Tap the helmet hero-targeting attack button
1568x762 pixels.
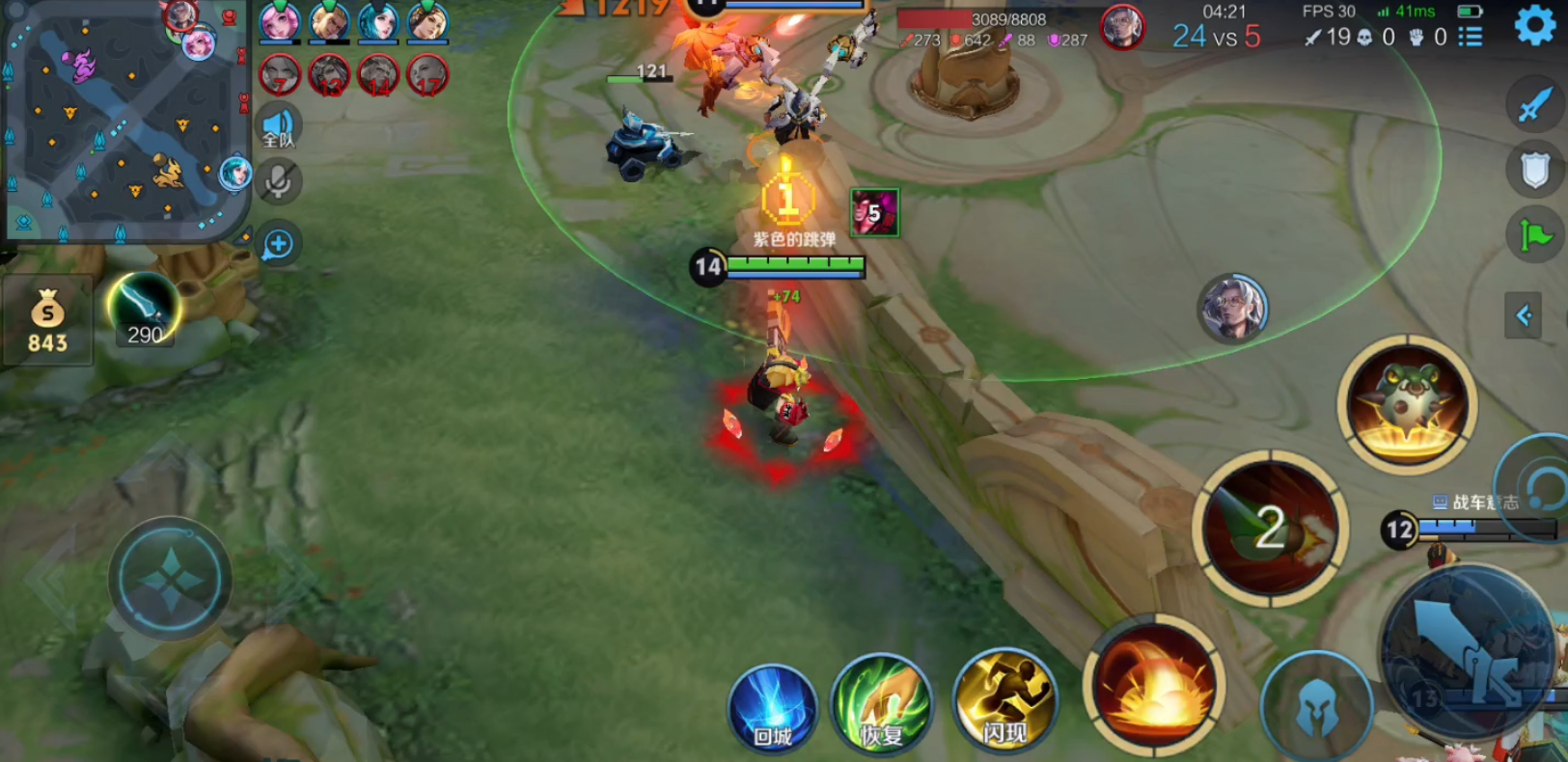(1316, 709)
